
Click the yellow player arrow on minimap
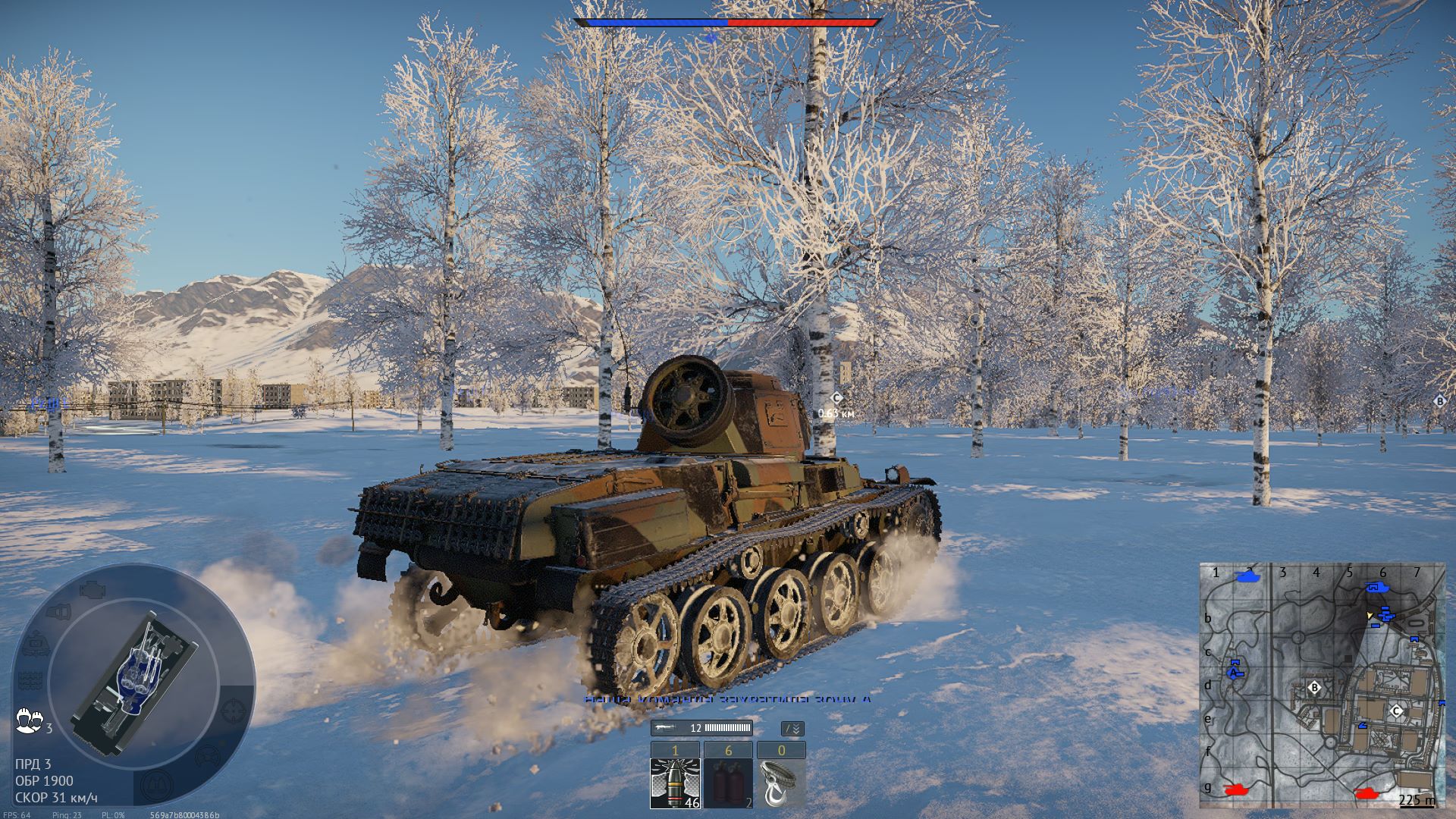pyautogui.click(x=1370, y=616)
